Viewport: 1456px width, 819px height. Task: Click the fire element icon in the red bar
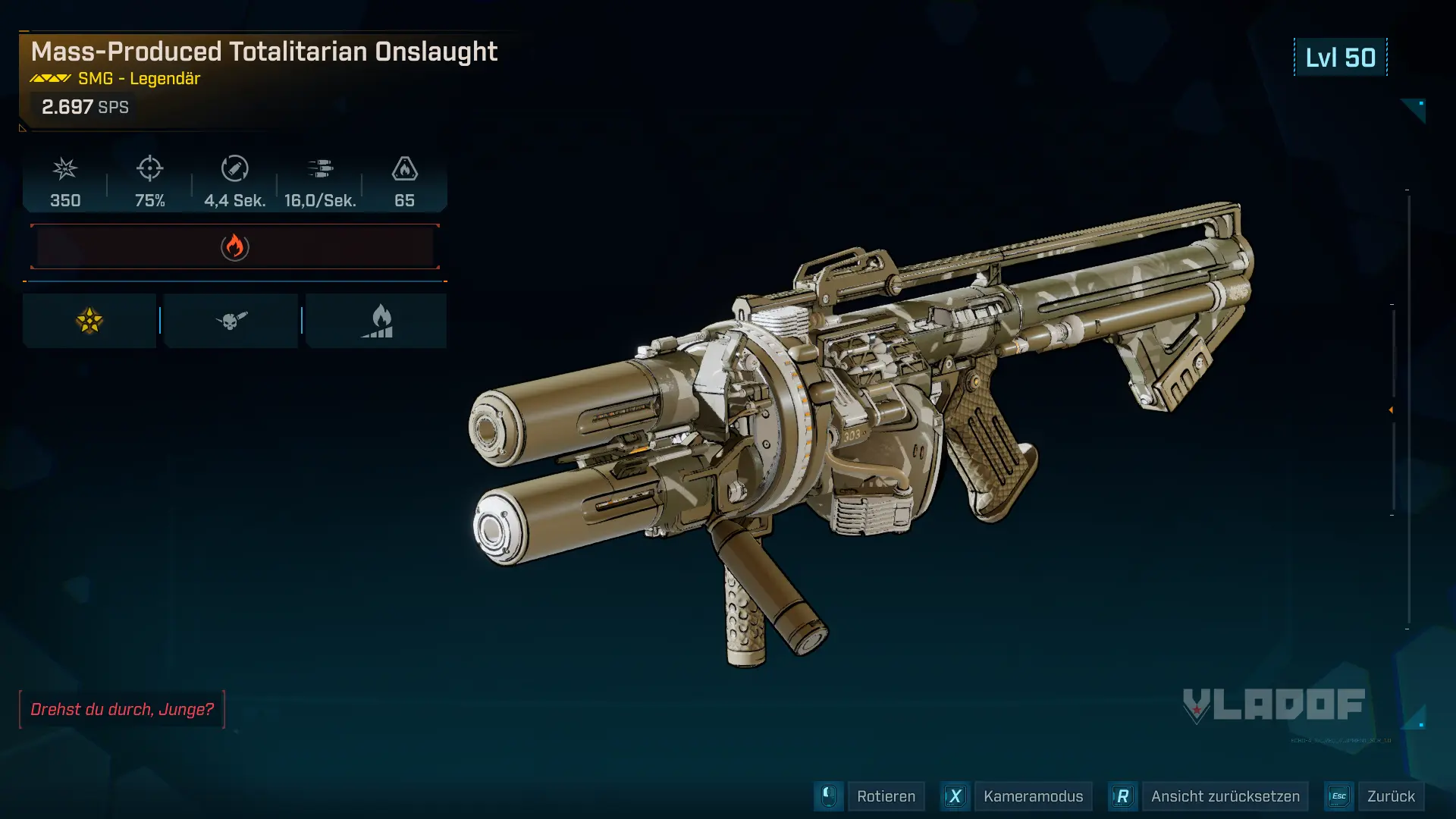click(234, 246)
